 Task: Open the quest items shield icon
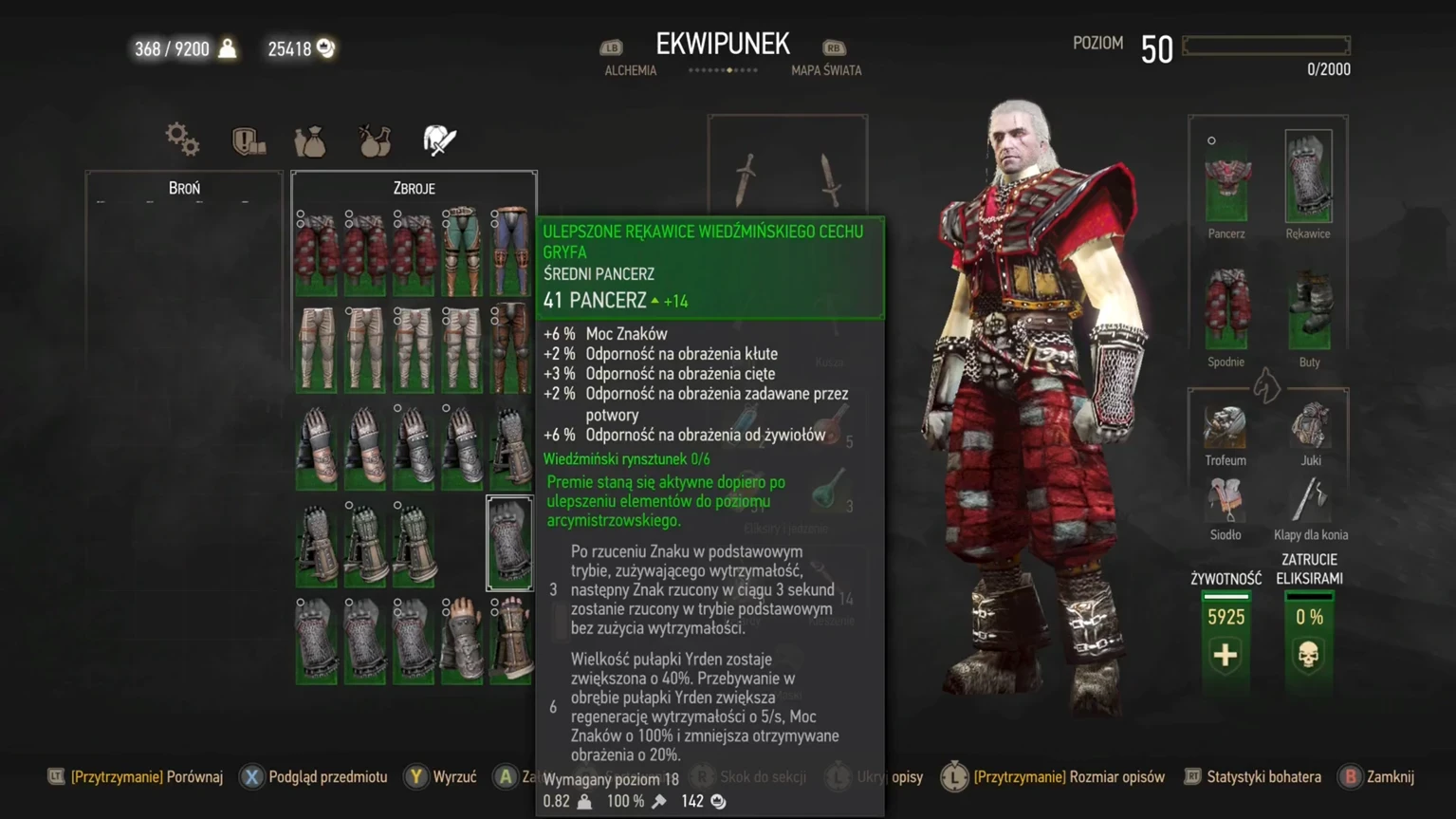pyautogui.click(x=248, y=140)
